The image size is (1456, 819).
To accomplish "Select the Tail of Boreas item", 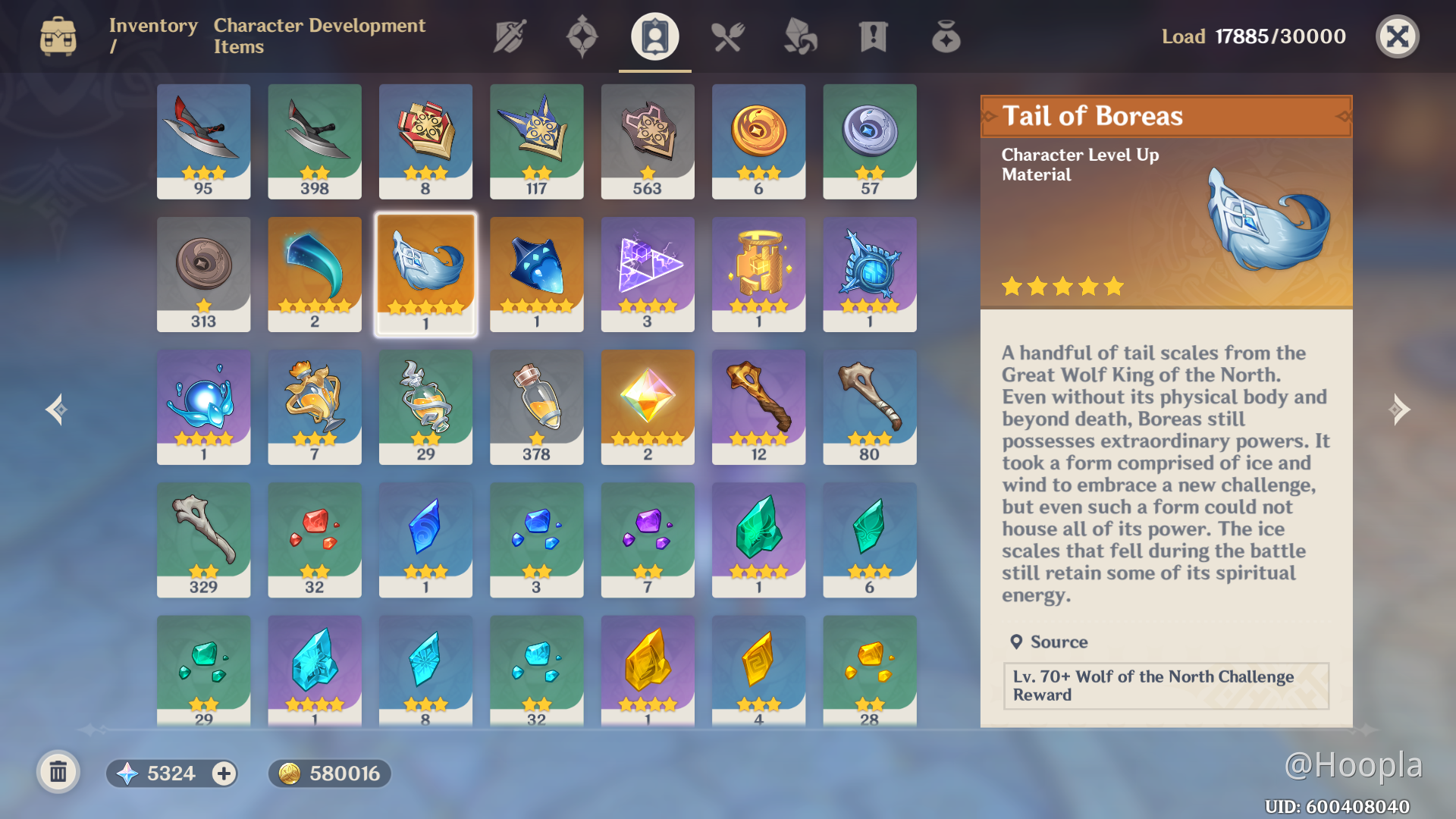I will pos(425,273).
